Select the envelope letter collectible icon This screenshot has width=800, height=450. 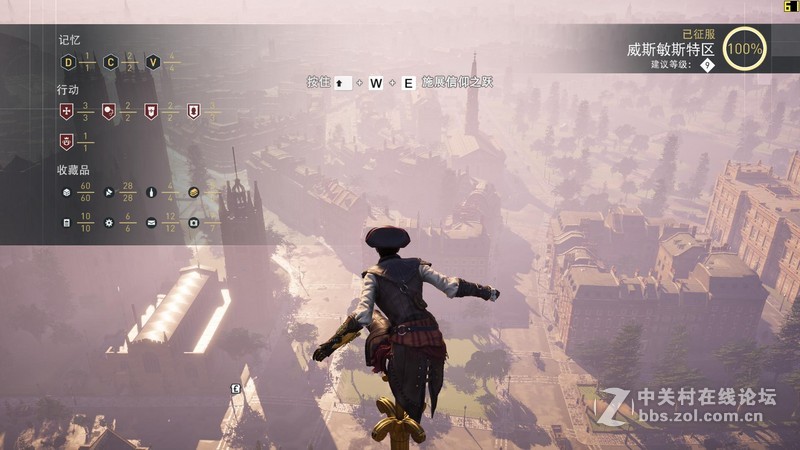pos(151,222)
